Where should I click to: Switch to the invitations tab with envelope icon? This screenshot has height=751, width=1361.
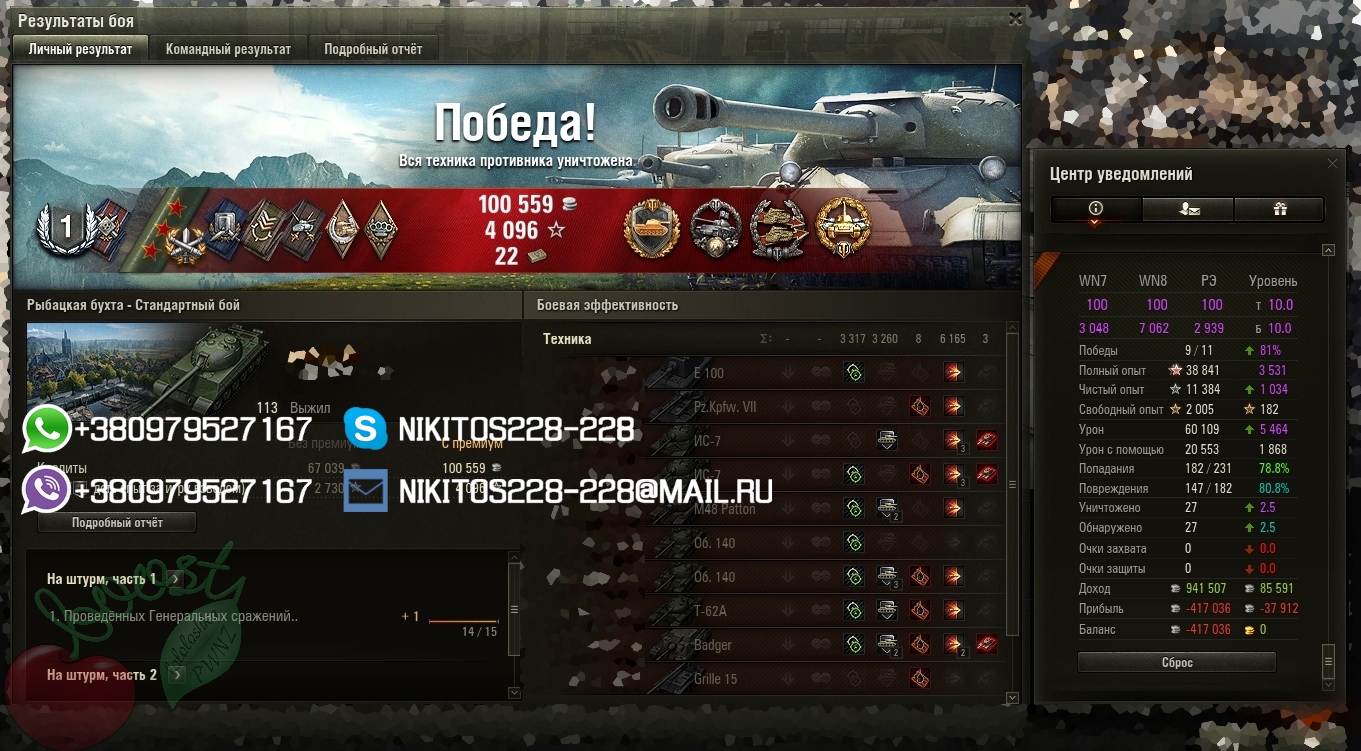tap(1187, 208)
